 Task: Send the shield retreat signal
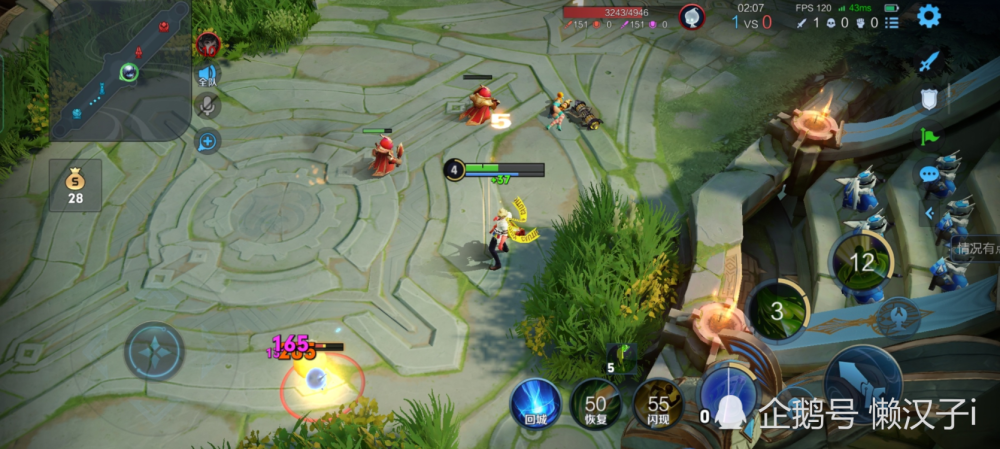coord(930,99)
